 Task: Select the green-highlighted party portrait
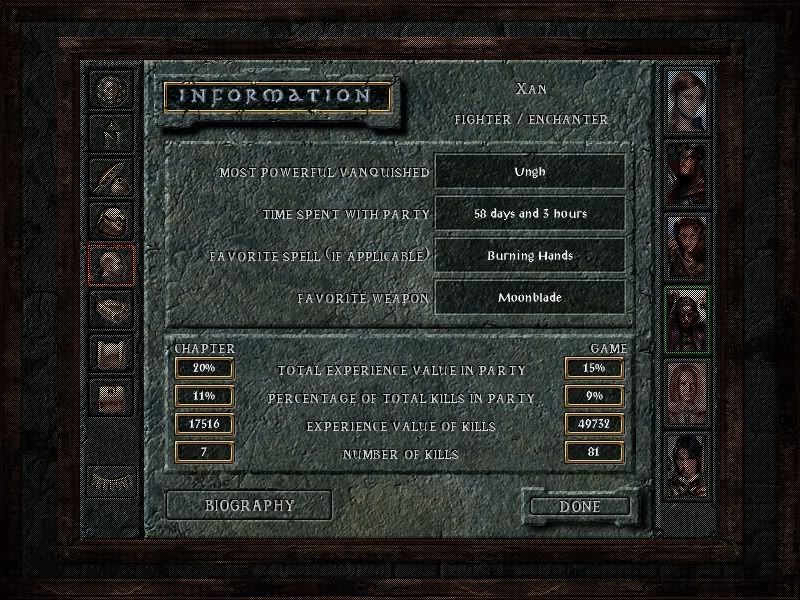[689, 320]
